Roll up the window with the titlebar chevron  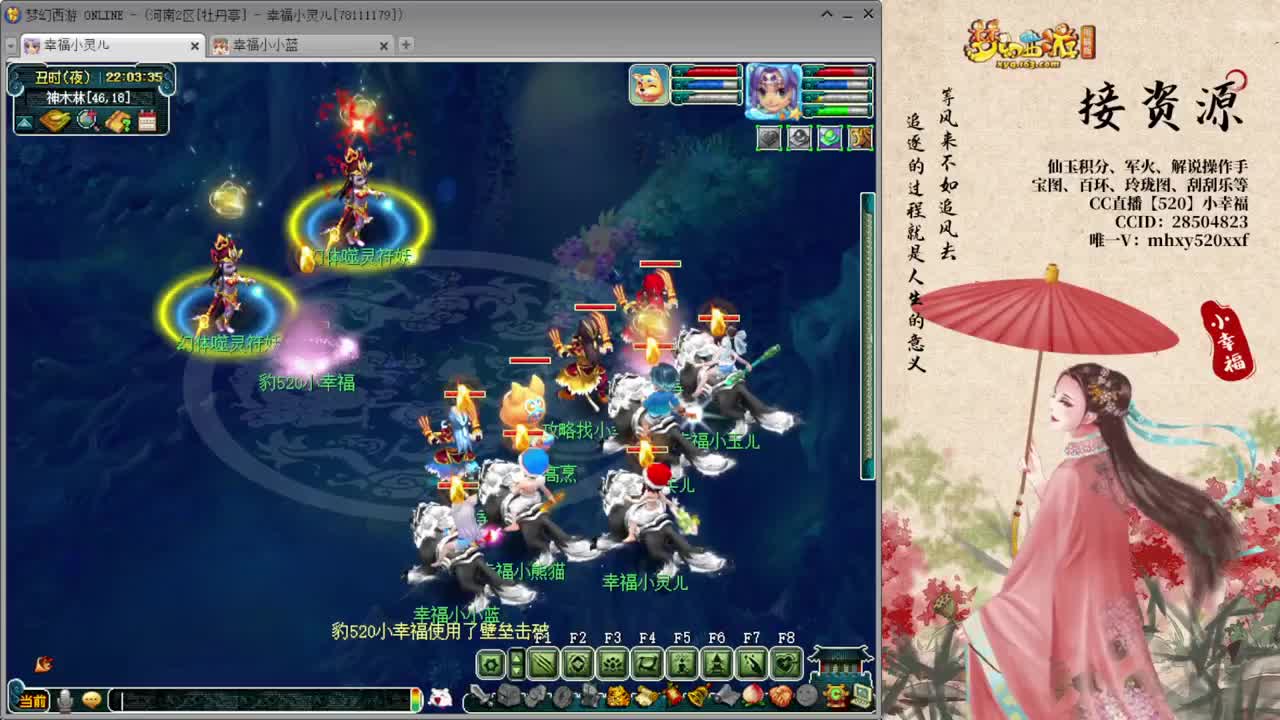click(826, 14)
